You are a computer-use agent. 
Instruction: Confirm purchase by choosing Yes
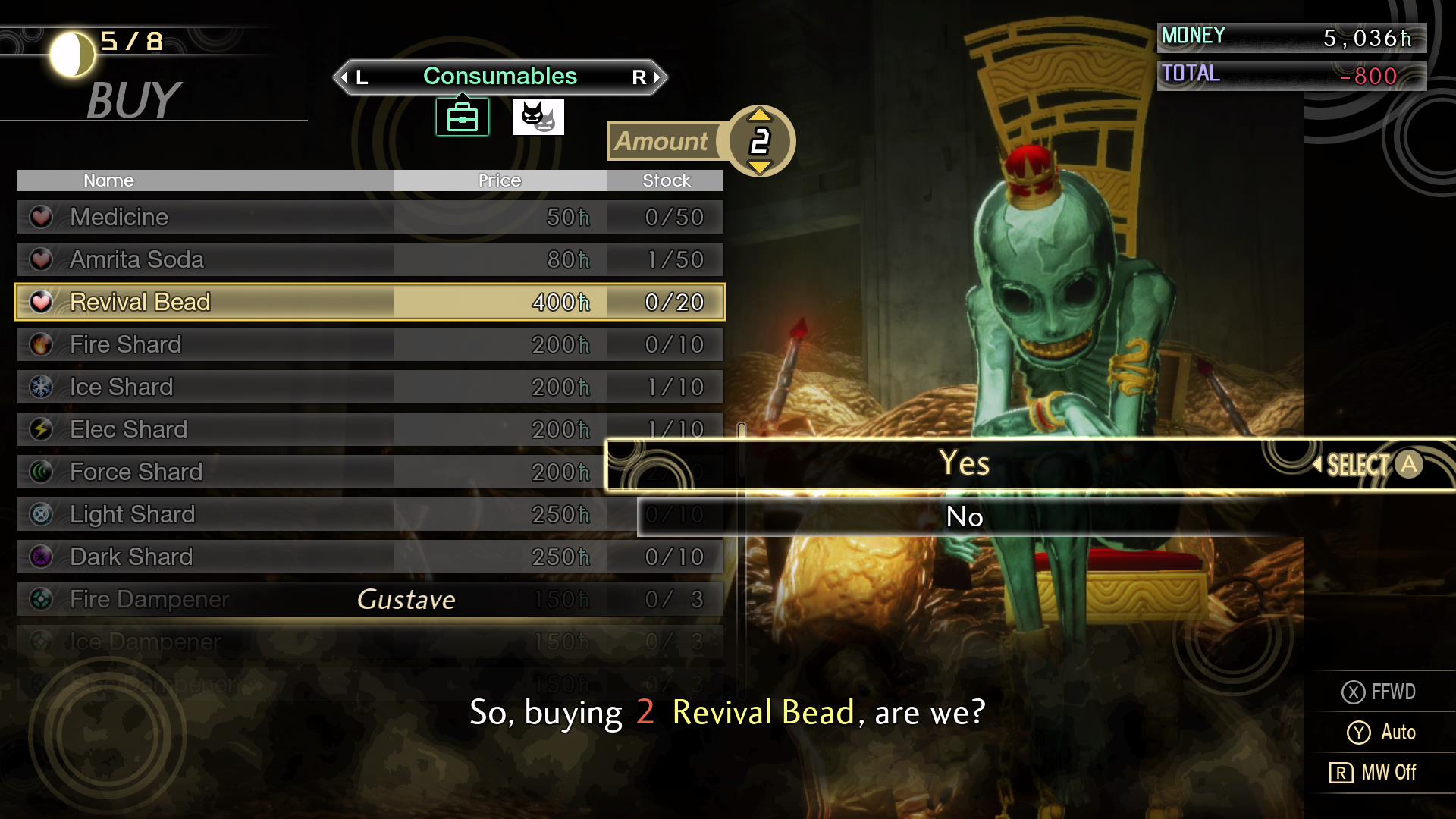coord(963,463)
